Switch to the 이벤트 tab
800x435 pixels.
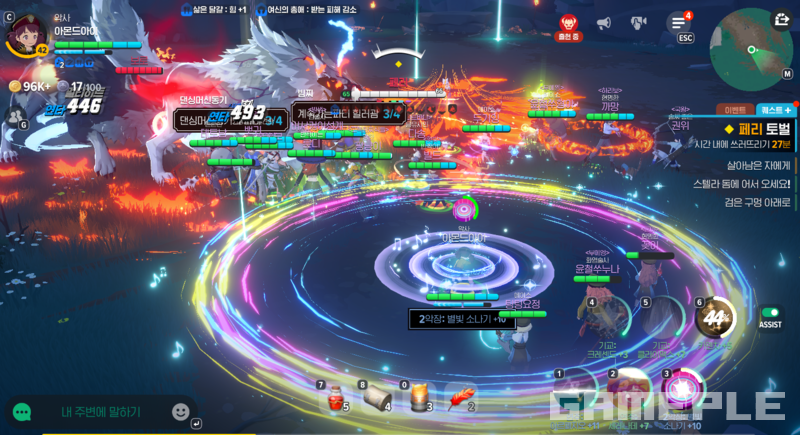[734, 109]
